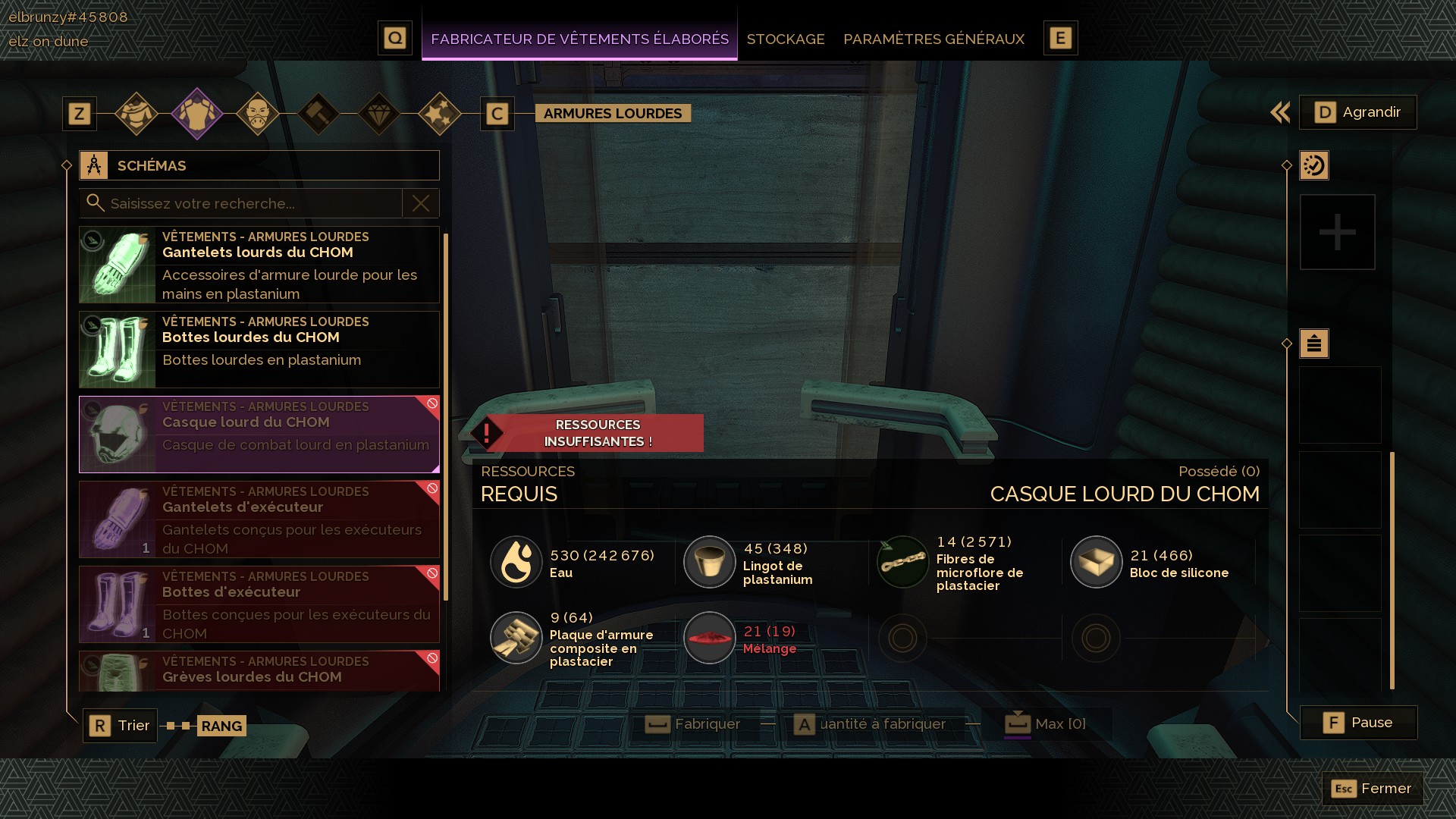The image size is (1456, 819).
Task: Open the Paramètres généraux tab
Action: pyautogui.click(x=934, y=39)
